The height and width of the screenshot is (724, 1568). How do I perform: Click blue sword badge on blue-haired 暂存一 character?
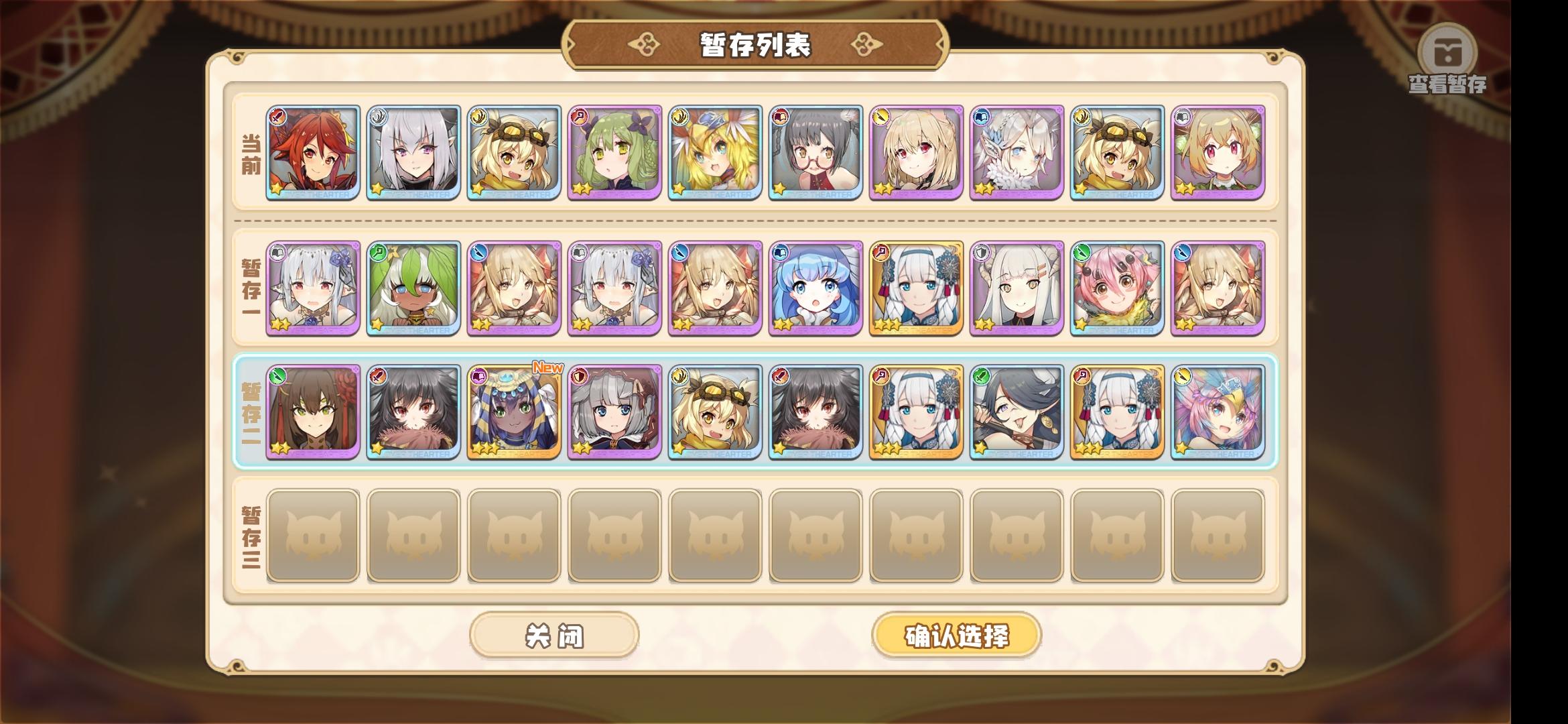pyautogui.click(x=780, y=252)
